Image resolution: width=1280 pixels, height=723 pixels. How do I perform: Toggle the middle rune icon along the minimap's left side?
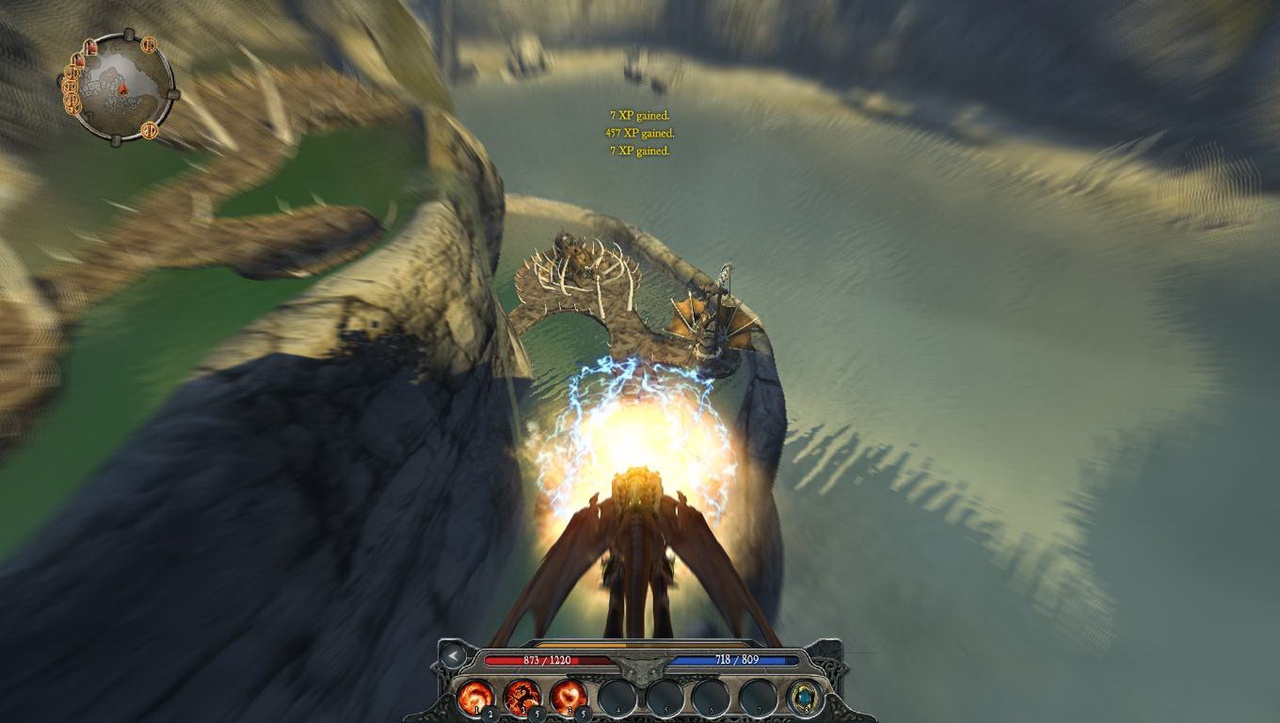pyautogui.click(x=70, y=88)
